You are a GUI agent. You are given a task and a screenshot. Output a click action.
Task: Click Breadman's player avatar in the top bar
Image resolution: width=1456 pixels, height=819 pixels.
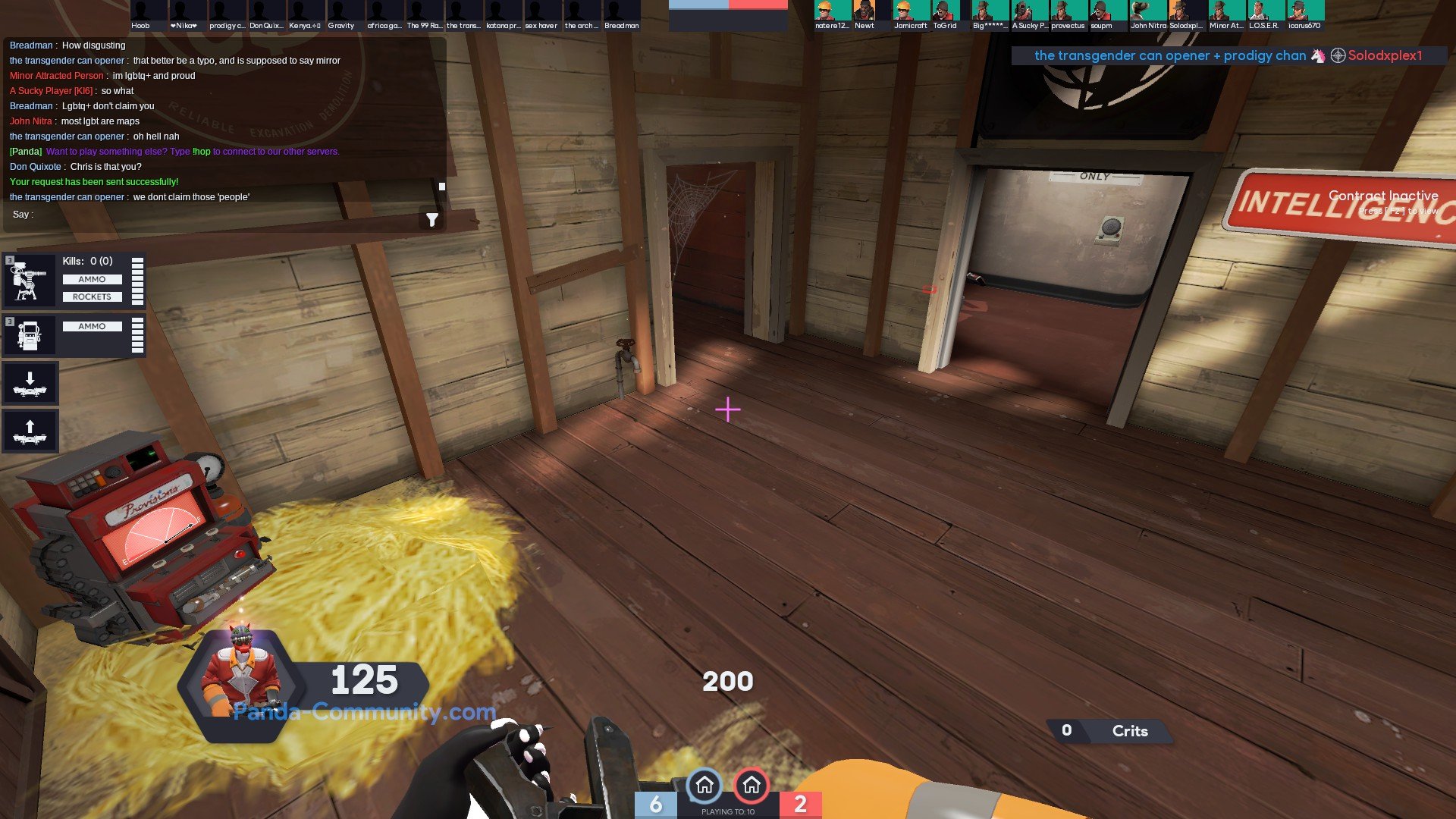[x=621, y=11]
